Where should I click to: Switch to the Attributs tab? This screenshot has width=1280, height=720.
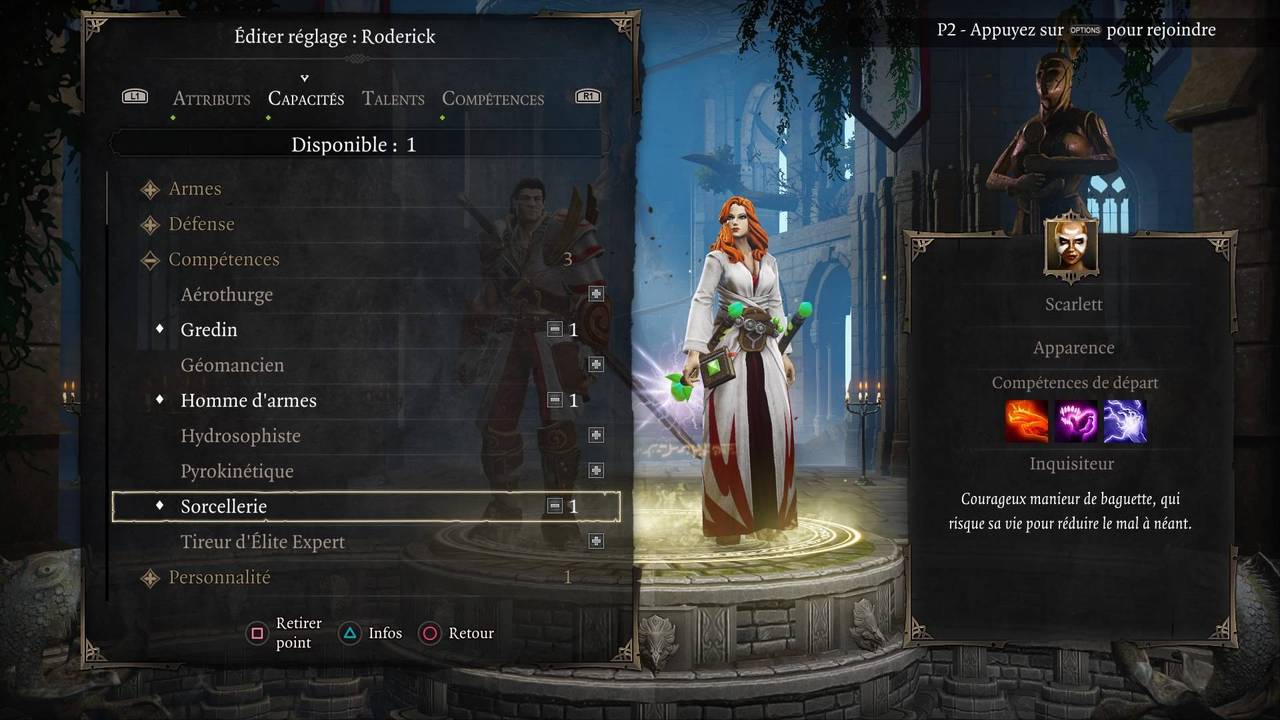pos(211,99)
